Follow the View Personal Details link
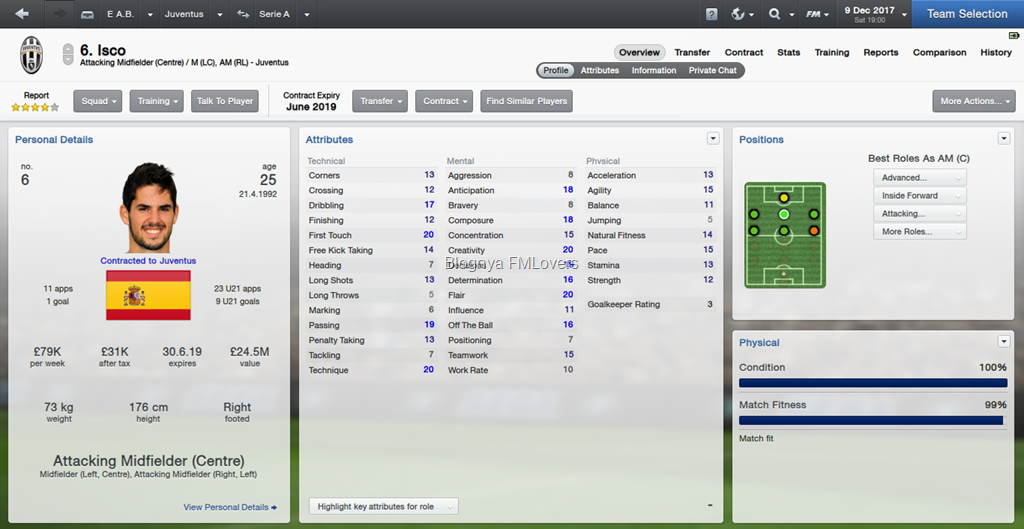The height and width of the screenshot is (529, 1024). 230,507
